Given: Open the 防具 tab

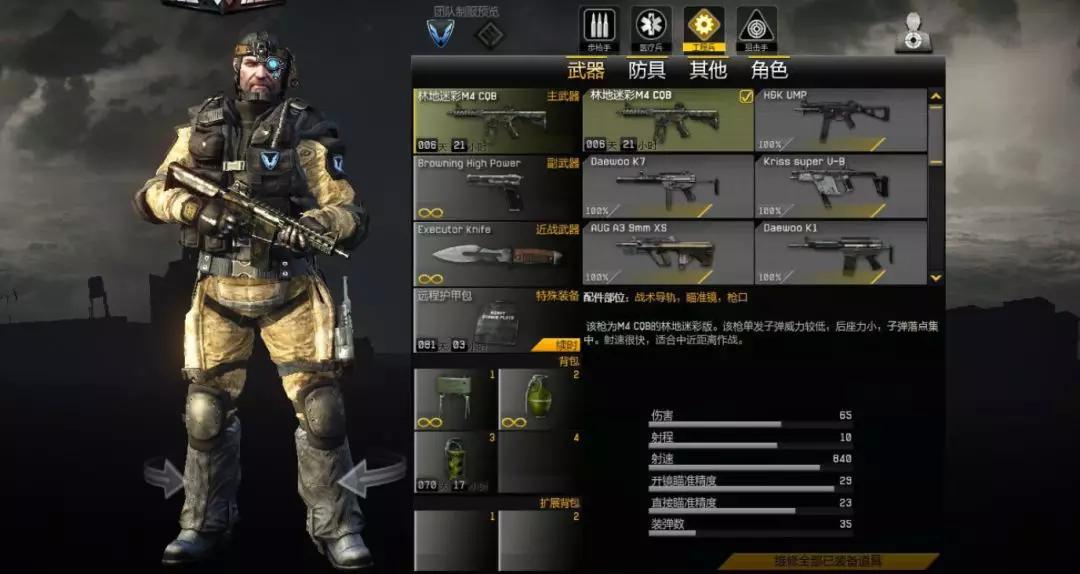Looking at the screenshot, I should pyautogui.click(x=647, y=70).
